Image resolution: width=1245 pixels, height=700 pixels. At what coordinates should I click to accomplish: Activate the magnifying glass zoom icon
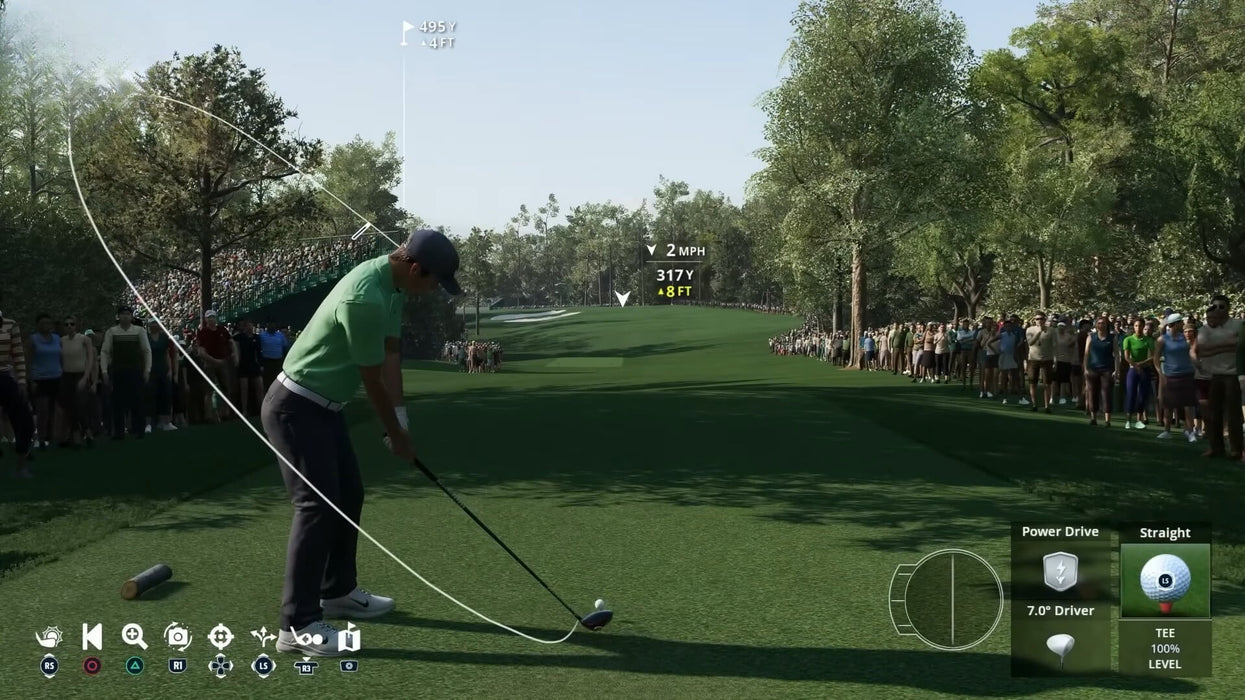click(134, 637)
